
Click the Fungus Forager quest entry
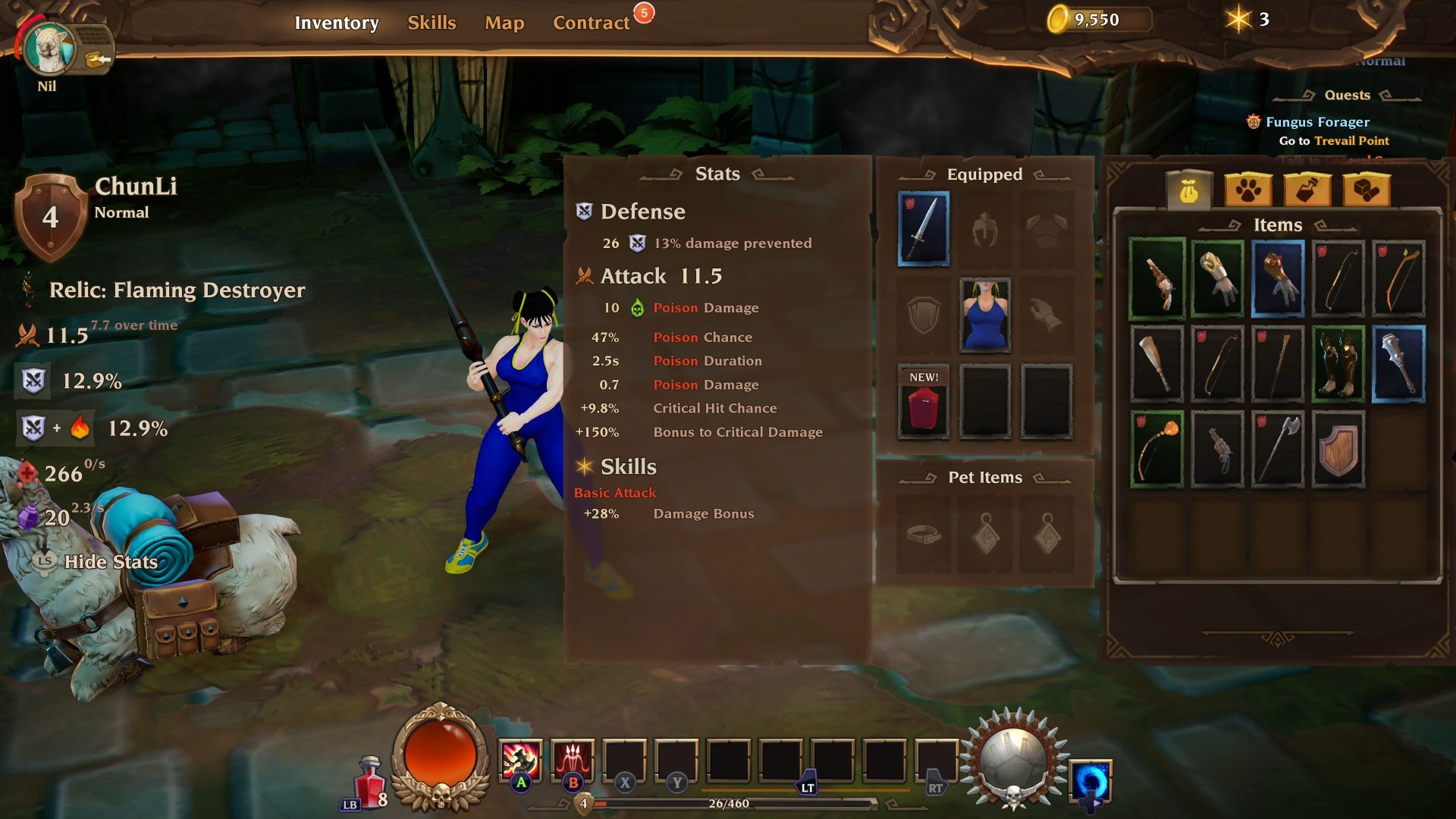tap(1316, 121)
